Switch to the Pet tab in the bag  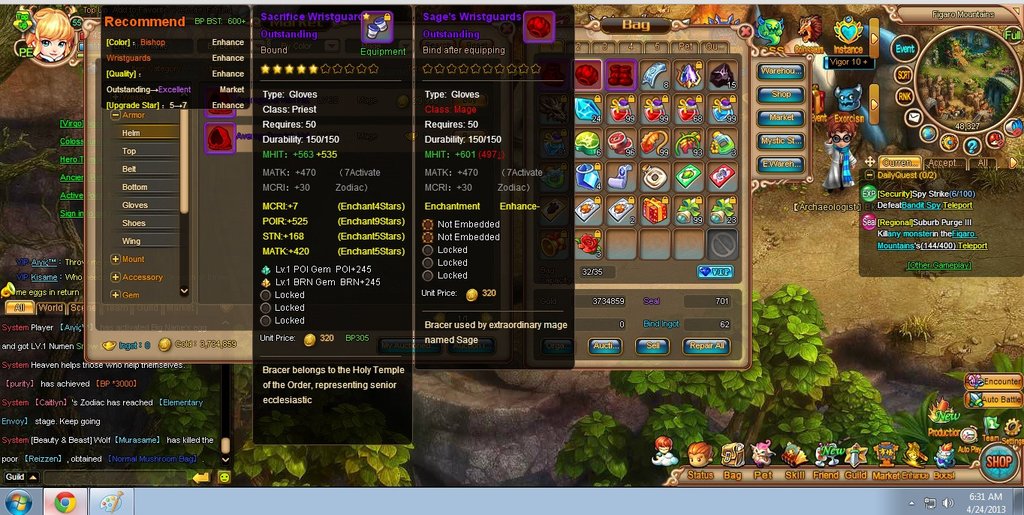[685, 47]
